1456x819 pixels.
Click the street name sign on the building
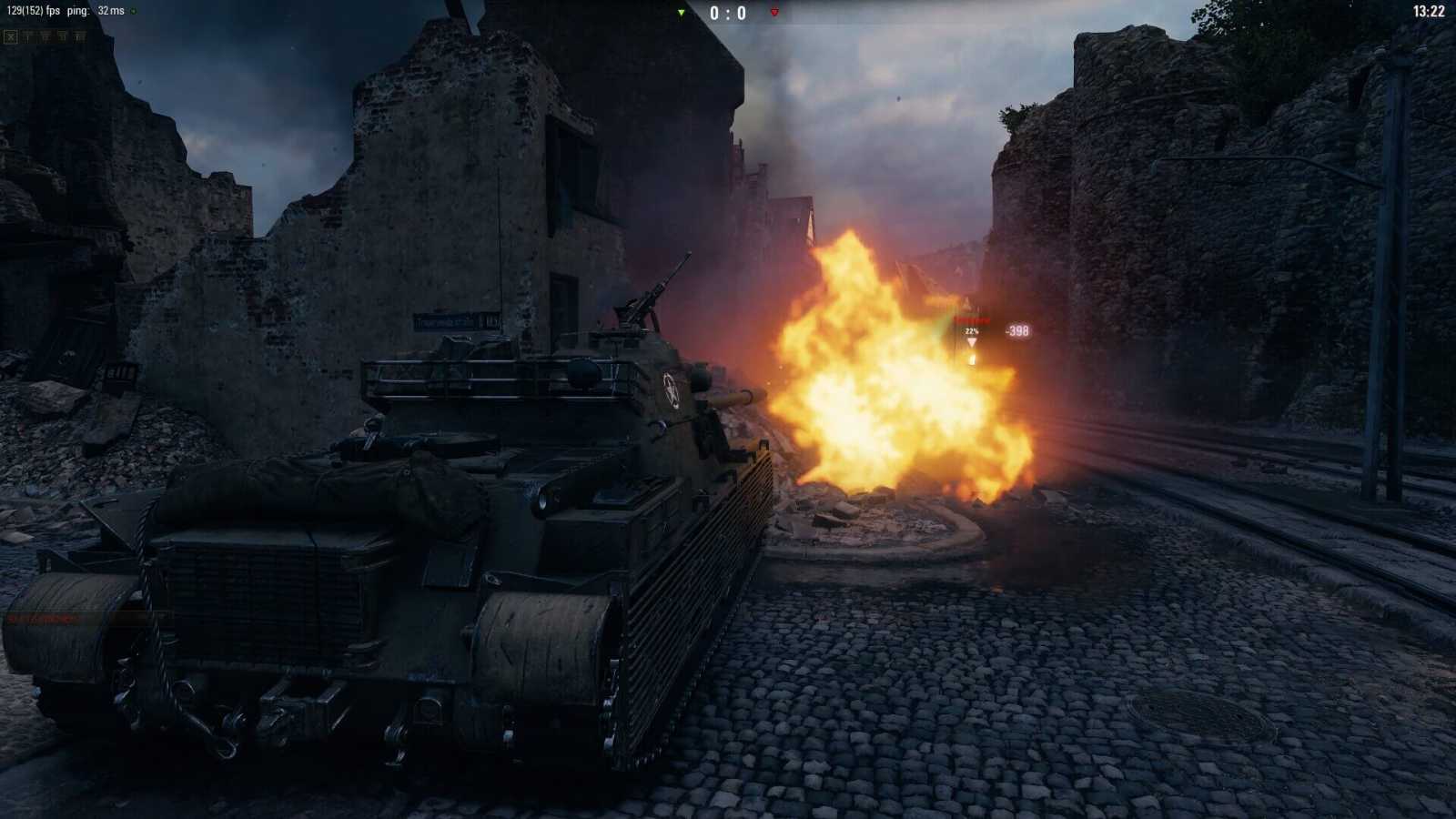coord(445,320)
